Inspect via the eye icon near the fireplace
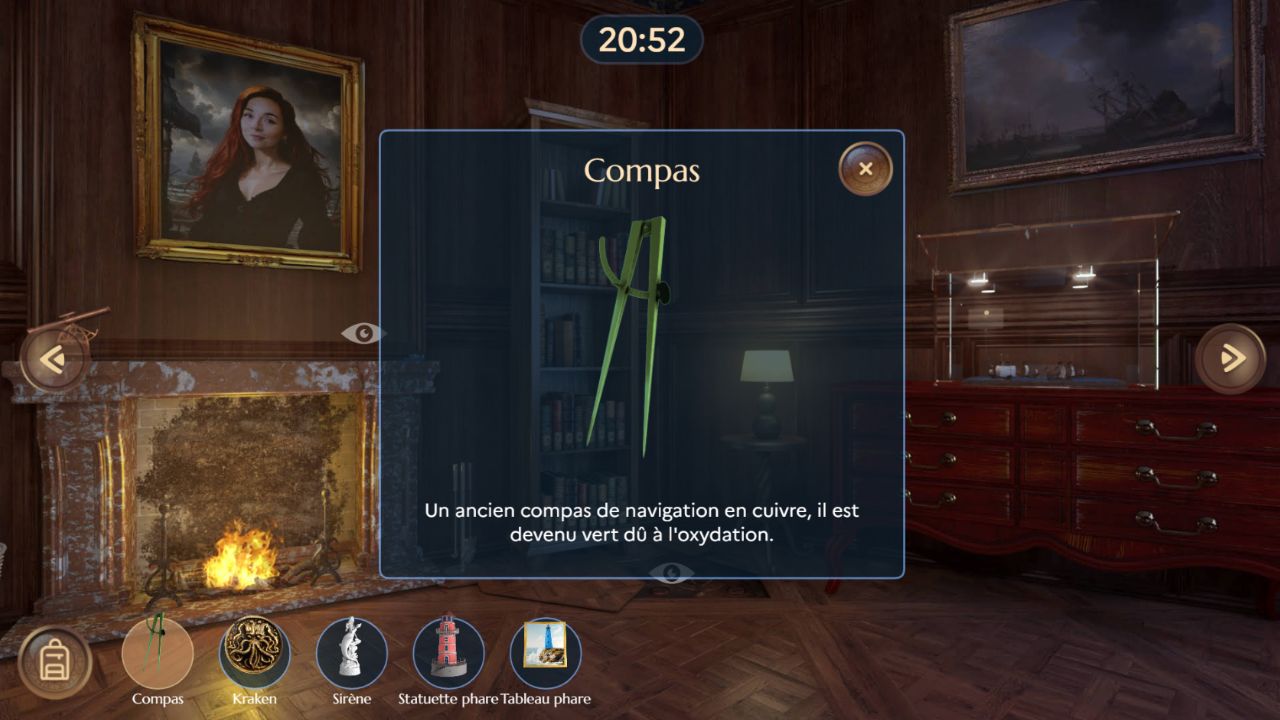This screenshot has width=1280, height=720. click(362, 333)
